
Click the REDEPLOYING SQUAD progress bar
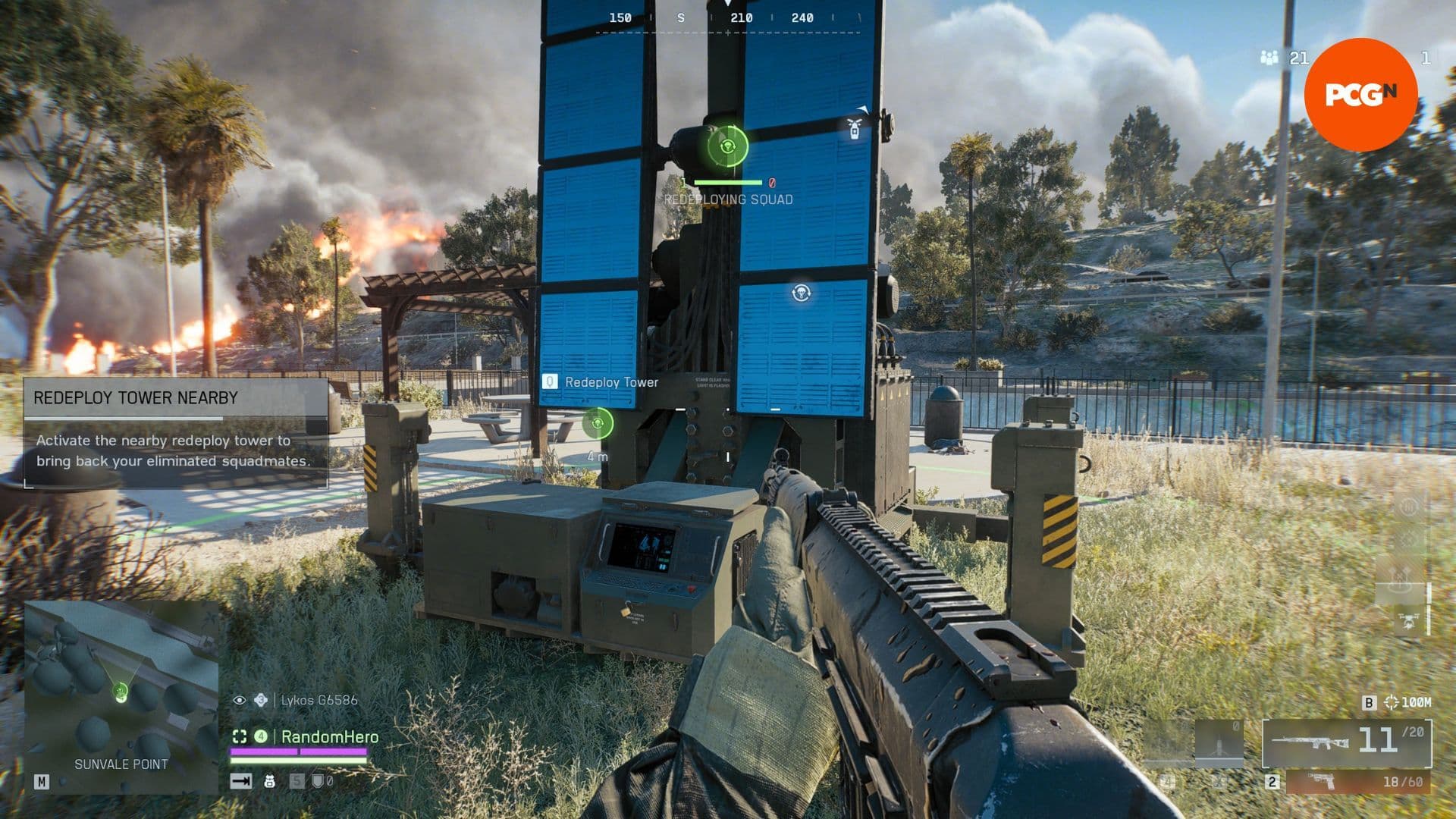[x=726, y=182]
